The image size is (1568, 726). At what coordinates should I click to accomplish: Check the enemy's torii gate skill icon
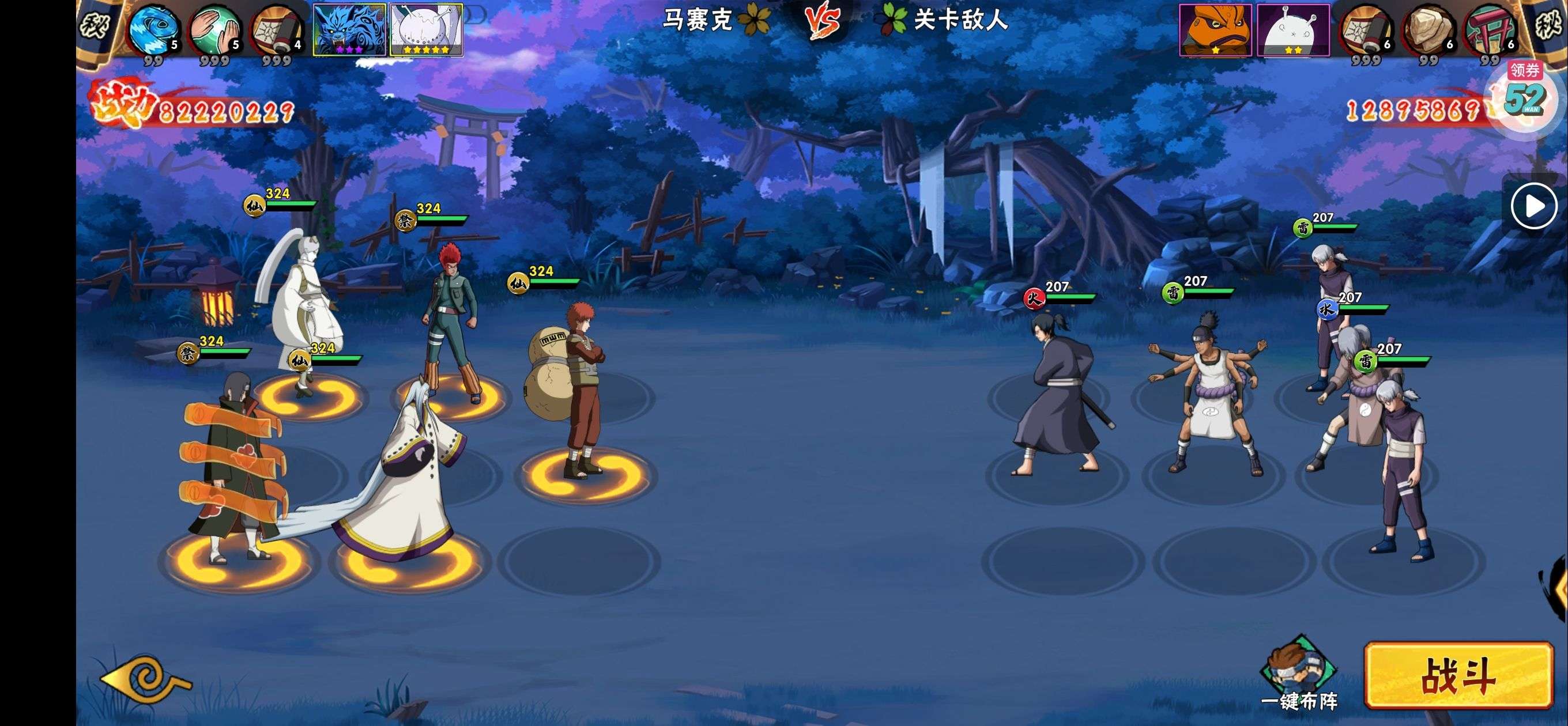1490,29
